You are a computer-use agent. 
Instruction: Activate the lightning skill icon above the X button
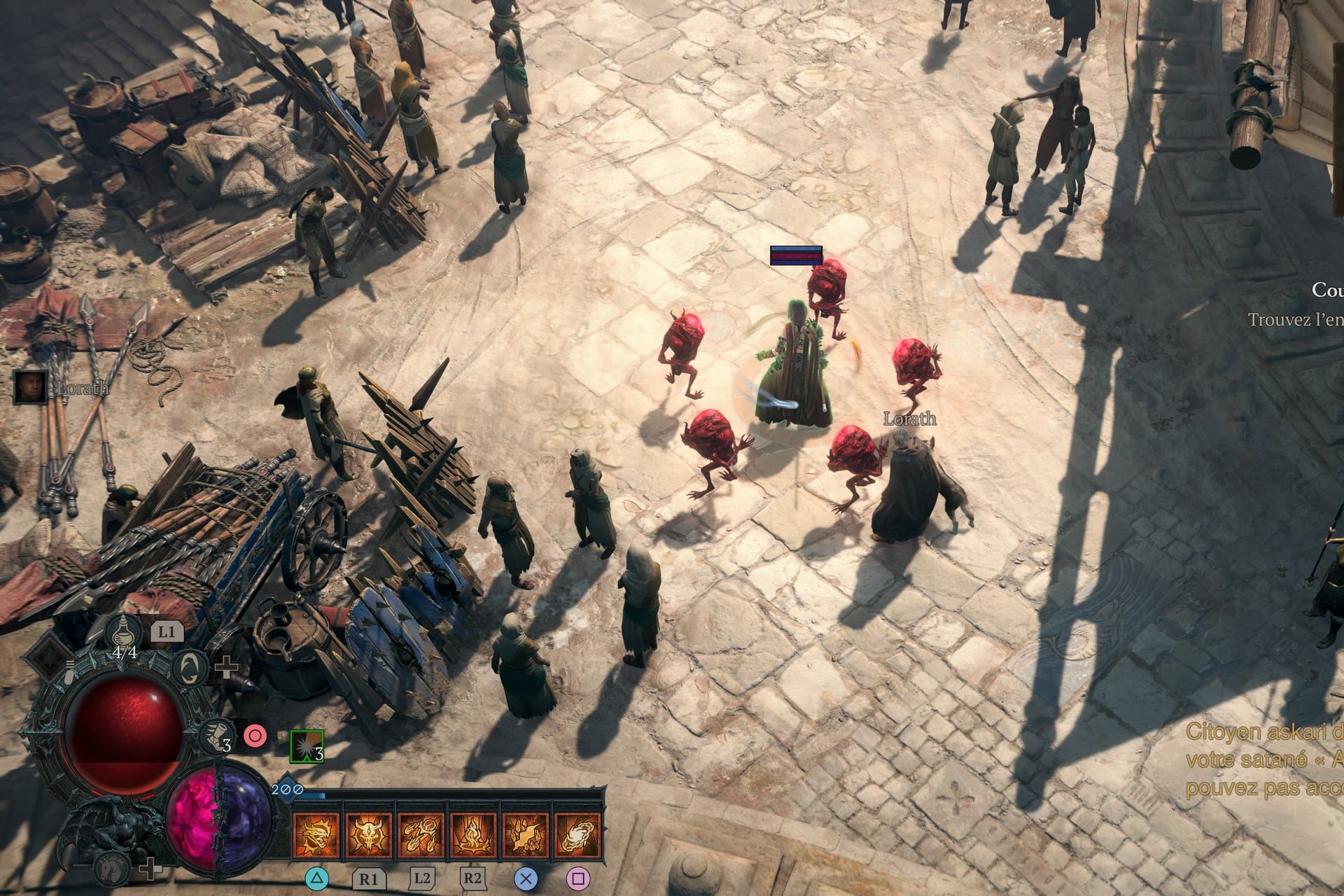click(x=526, y=833)
